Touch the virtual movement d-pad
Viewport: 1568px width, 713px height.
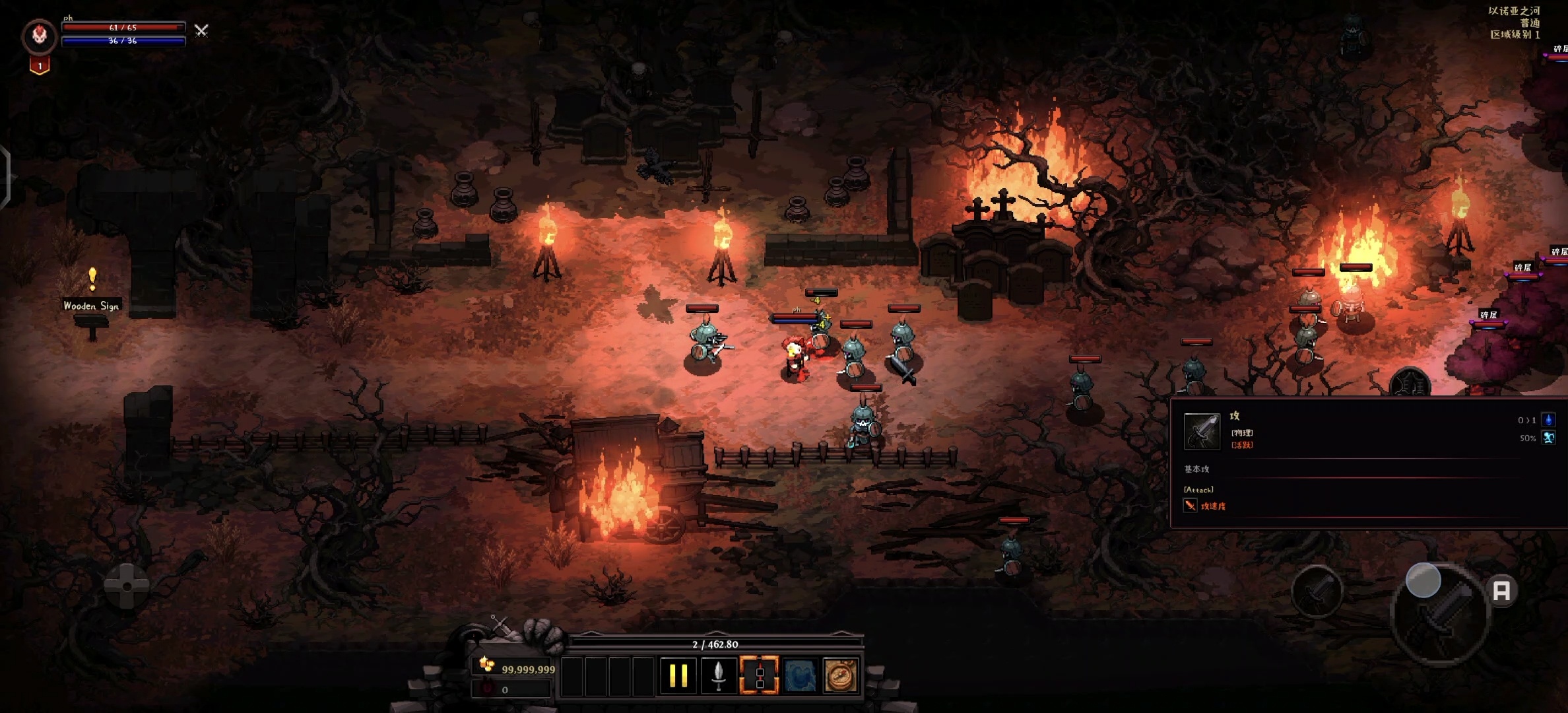point(127,586)
